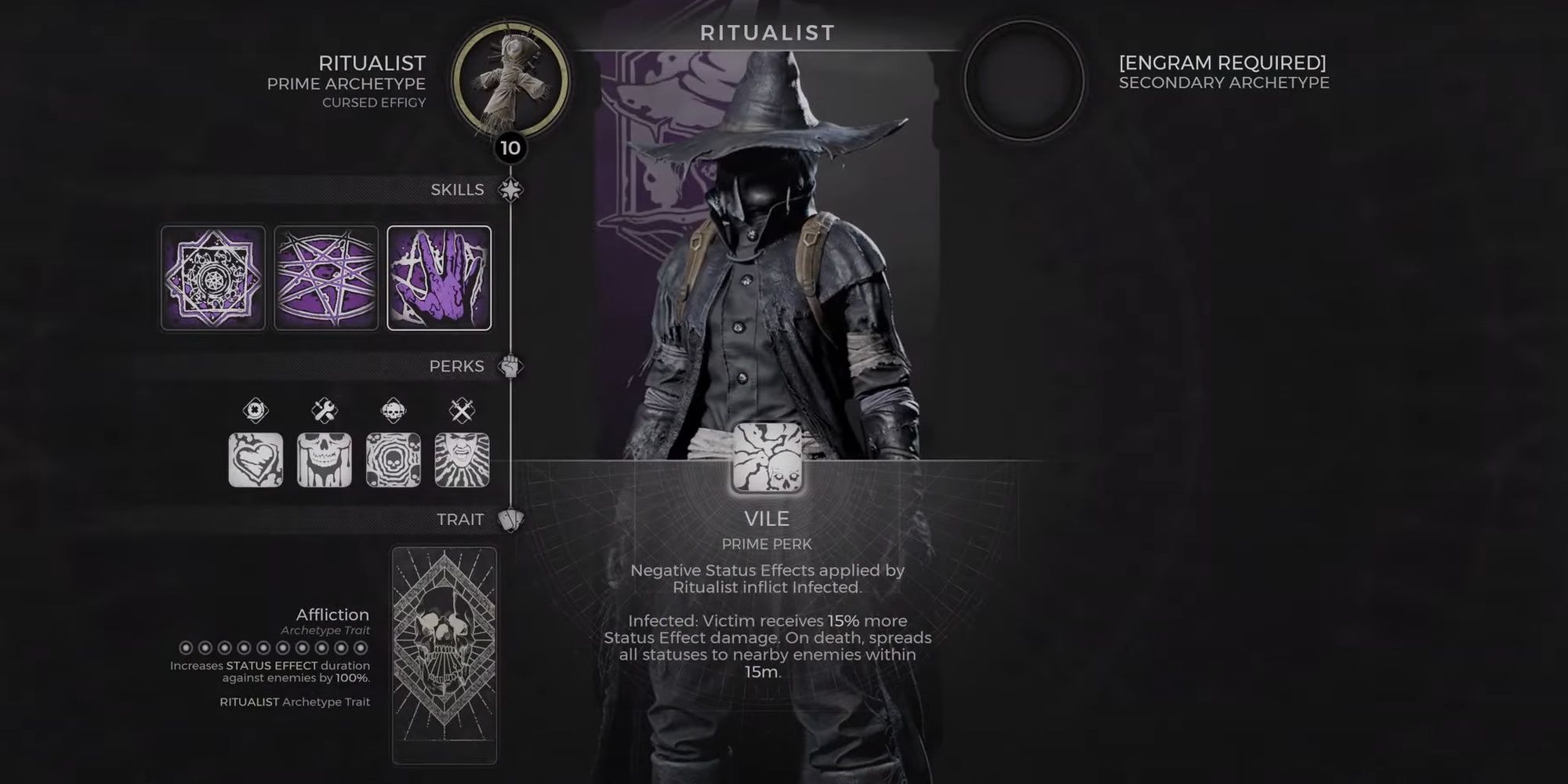Select the TRAIT section header

(459, 519)
